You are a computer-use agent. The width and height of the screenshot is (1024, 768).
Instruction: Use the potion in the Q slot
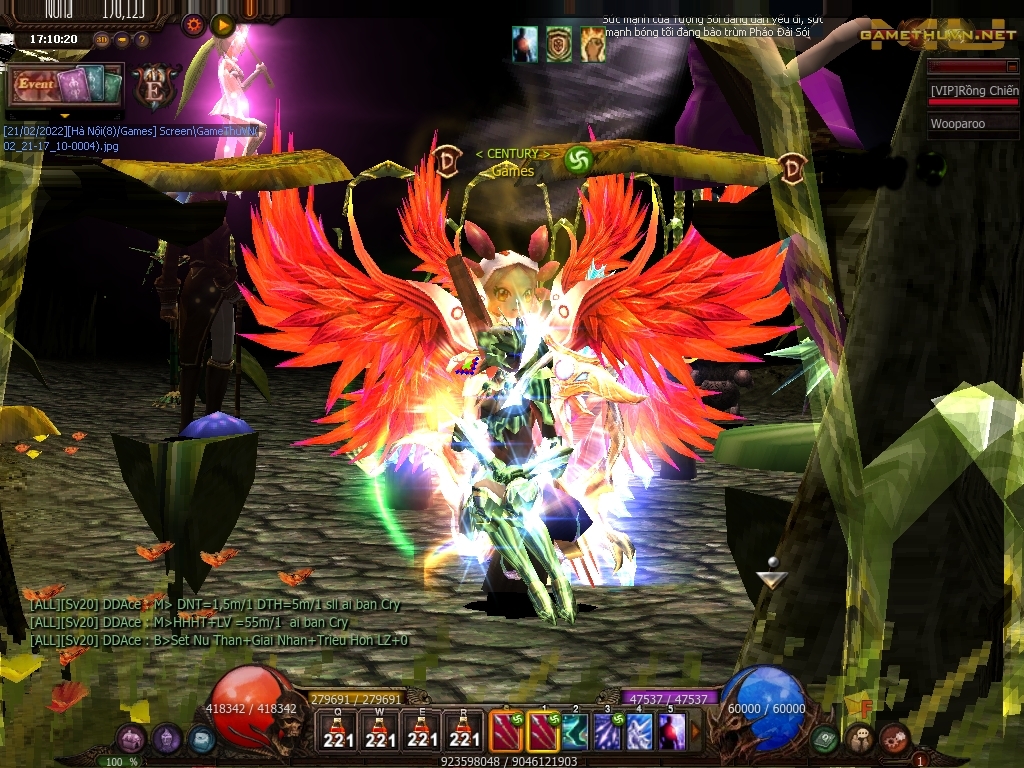(x=338, y=731)
